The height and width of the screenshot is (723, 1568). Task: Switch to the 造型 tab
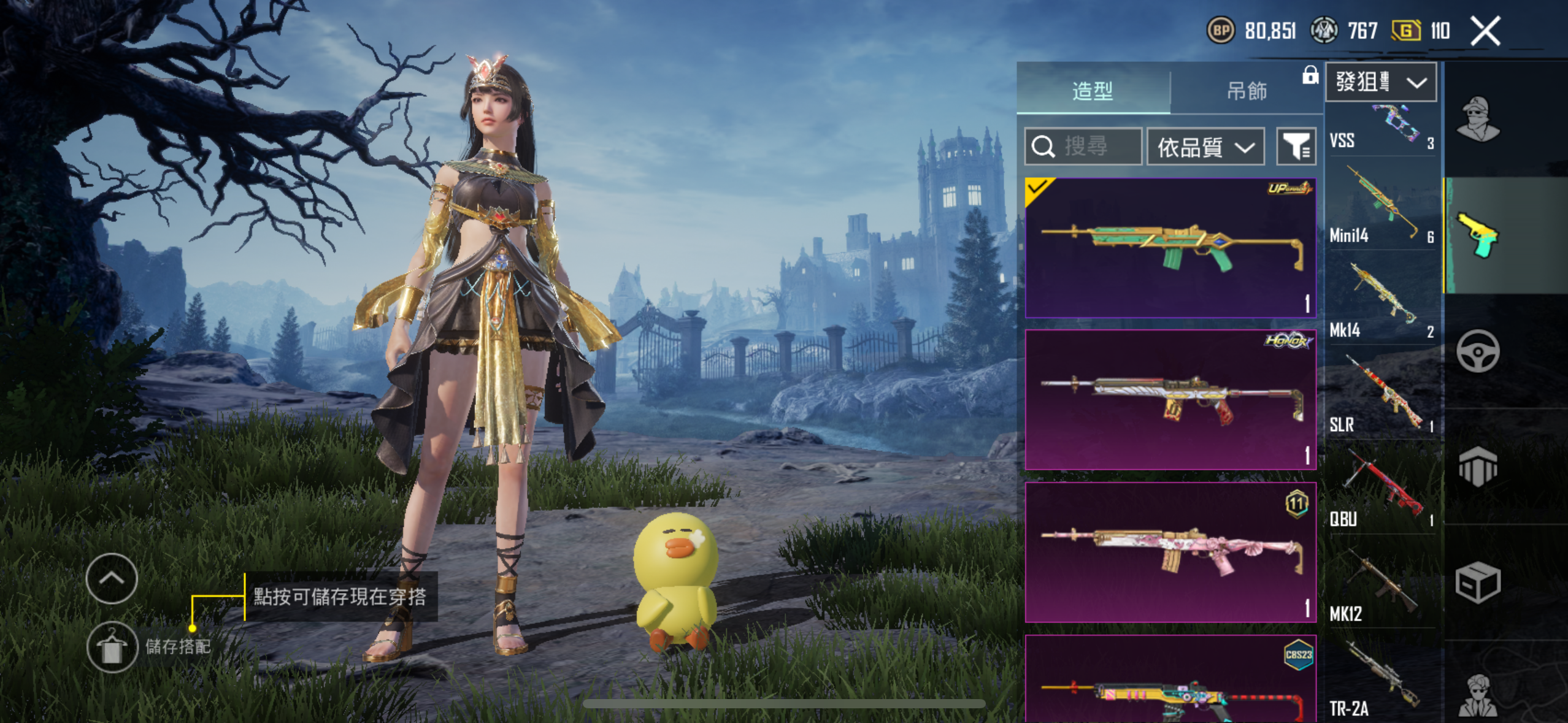pos(1093,91)
